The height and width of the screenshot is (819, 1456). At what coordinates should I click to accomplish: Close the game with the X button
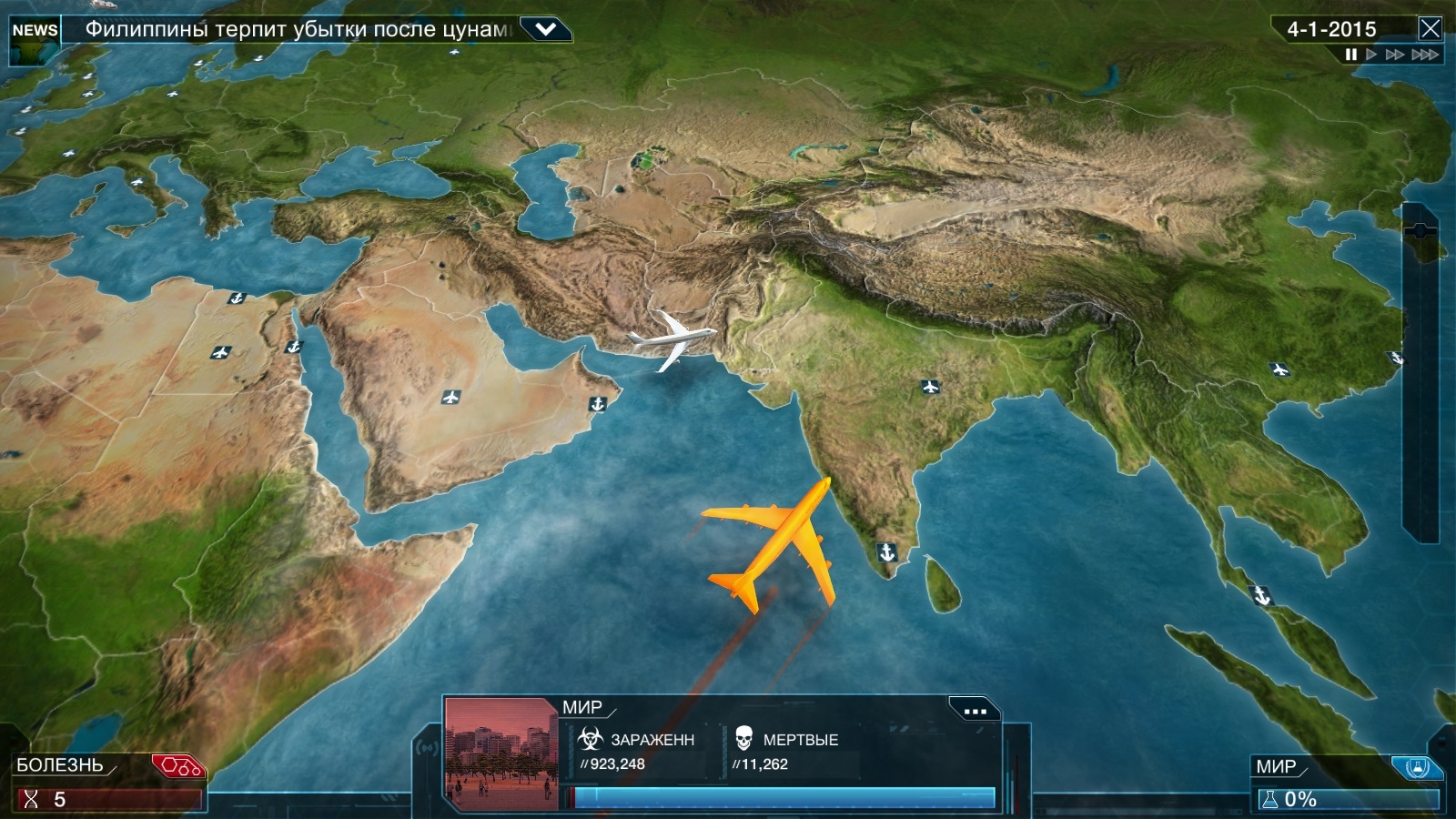point(1430,29)
